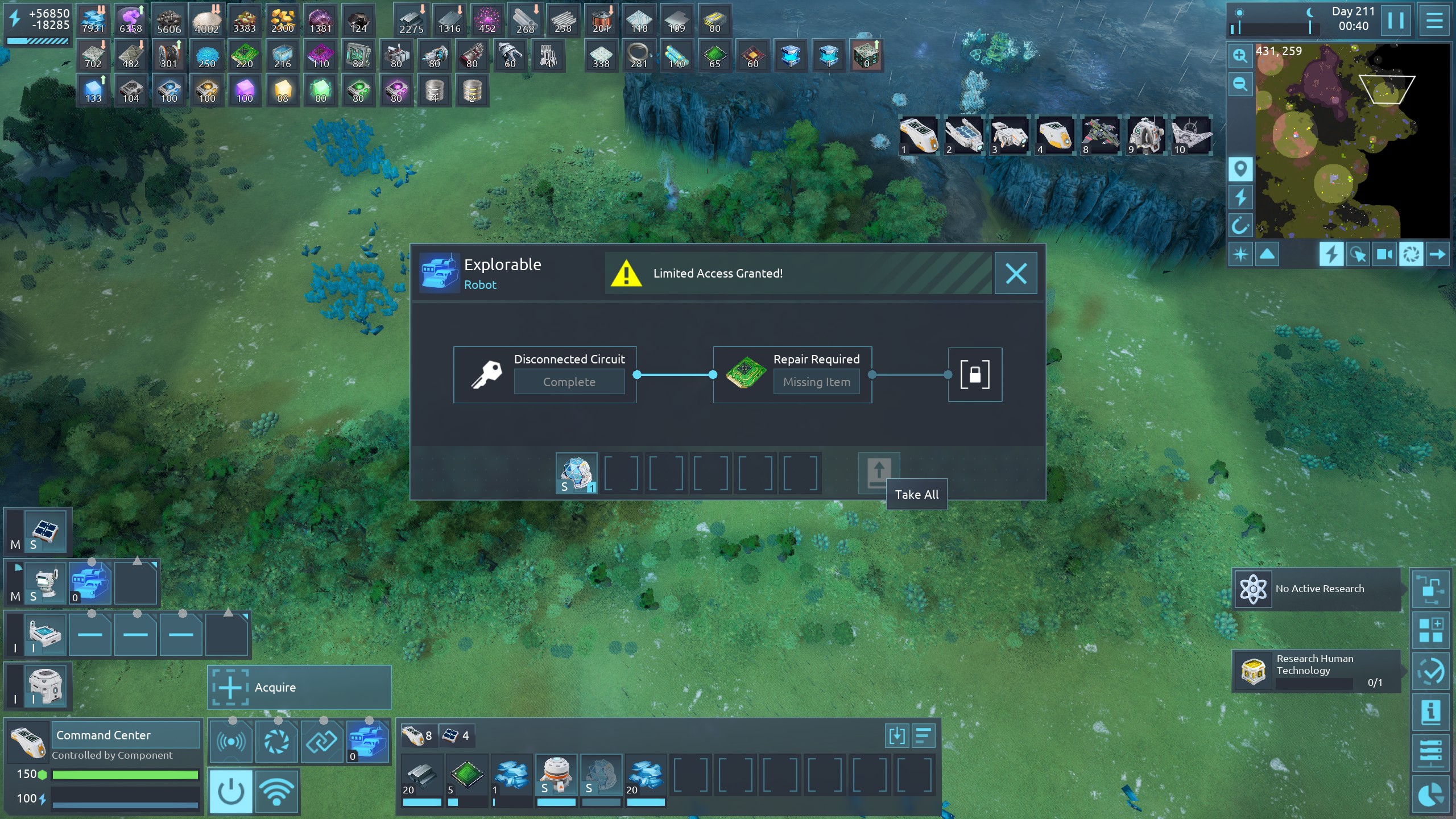Take all items from the explorable

(878, 473)
